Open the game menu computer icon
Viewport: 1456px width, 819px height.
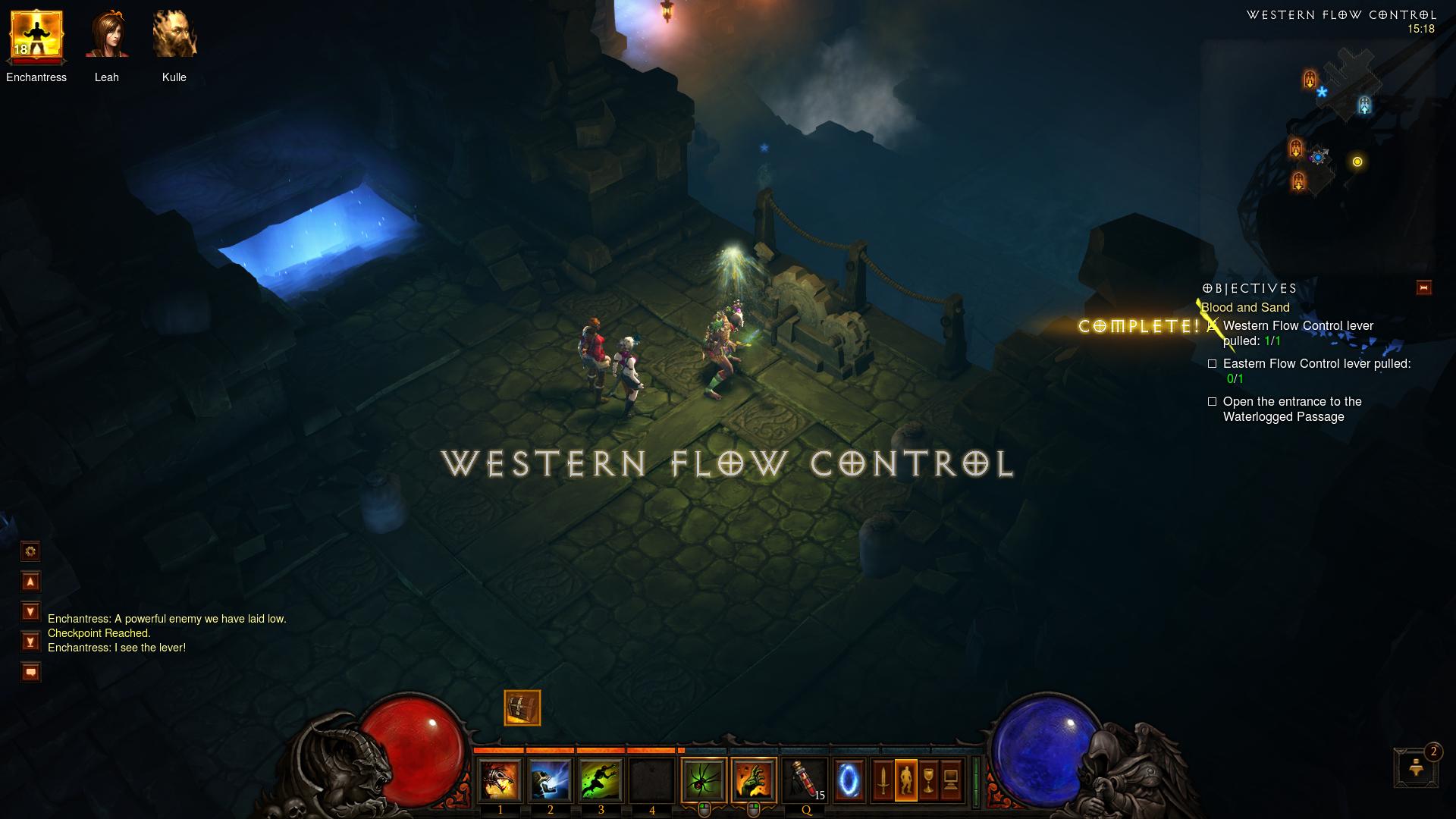951,780
